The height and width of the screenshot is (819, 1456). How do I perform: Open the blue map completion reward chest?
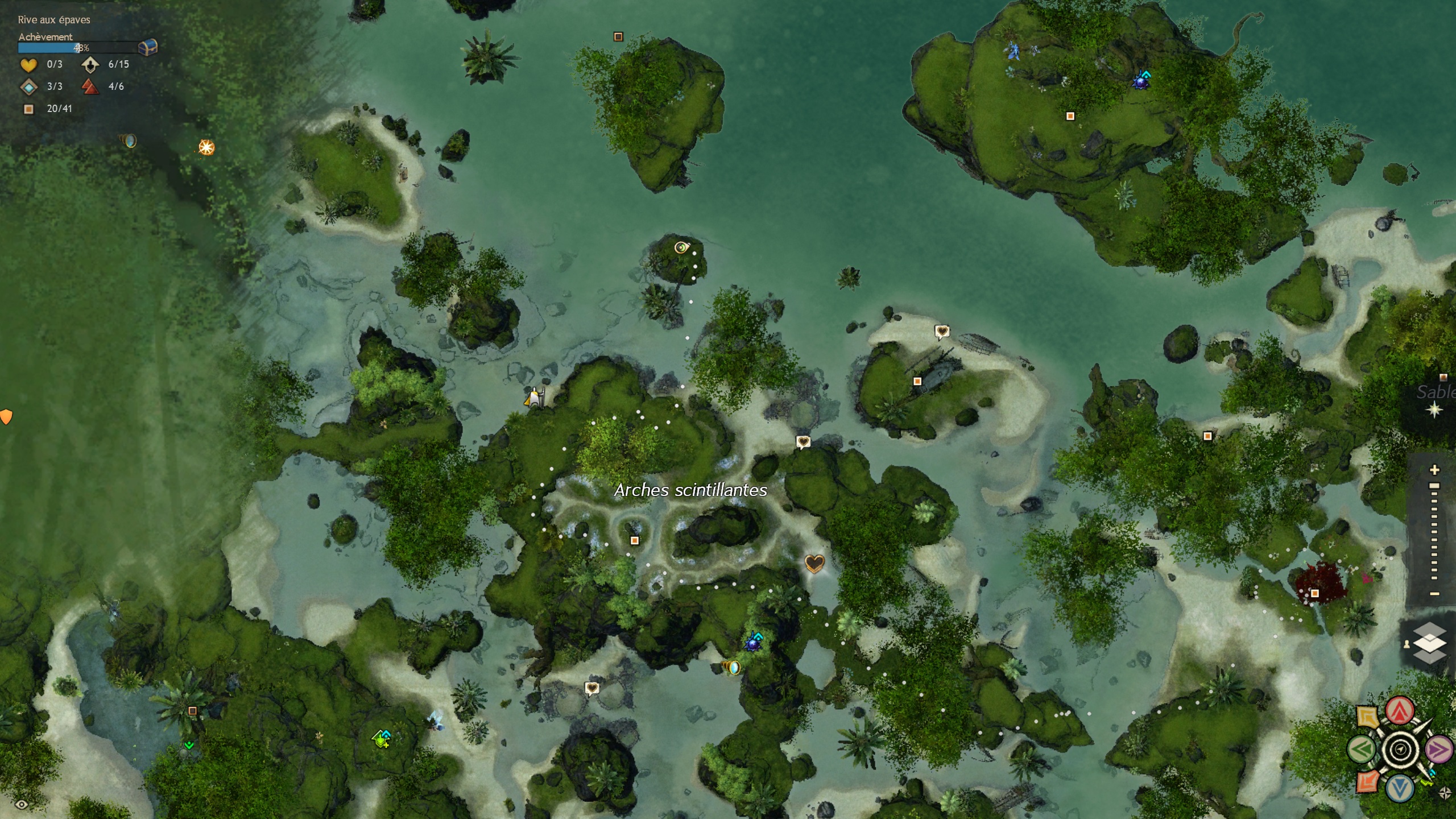coord(148,47)
